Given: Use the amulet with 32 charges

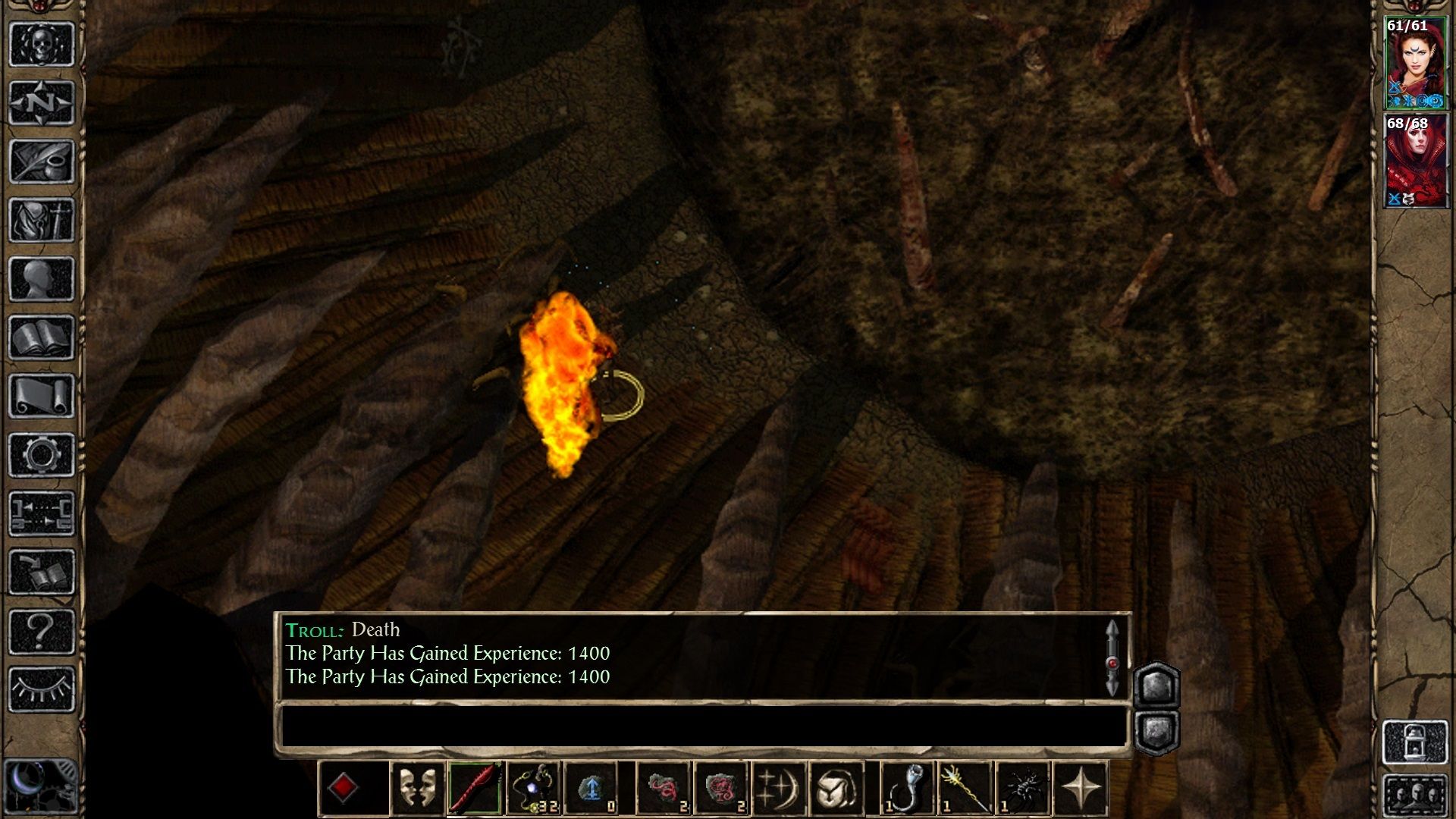Looking at the screenshot, I should pos(532,787).
